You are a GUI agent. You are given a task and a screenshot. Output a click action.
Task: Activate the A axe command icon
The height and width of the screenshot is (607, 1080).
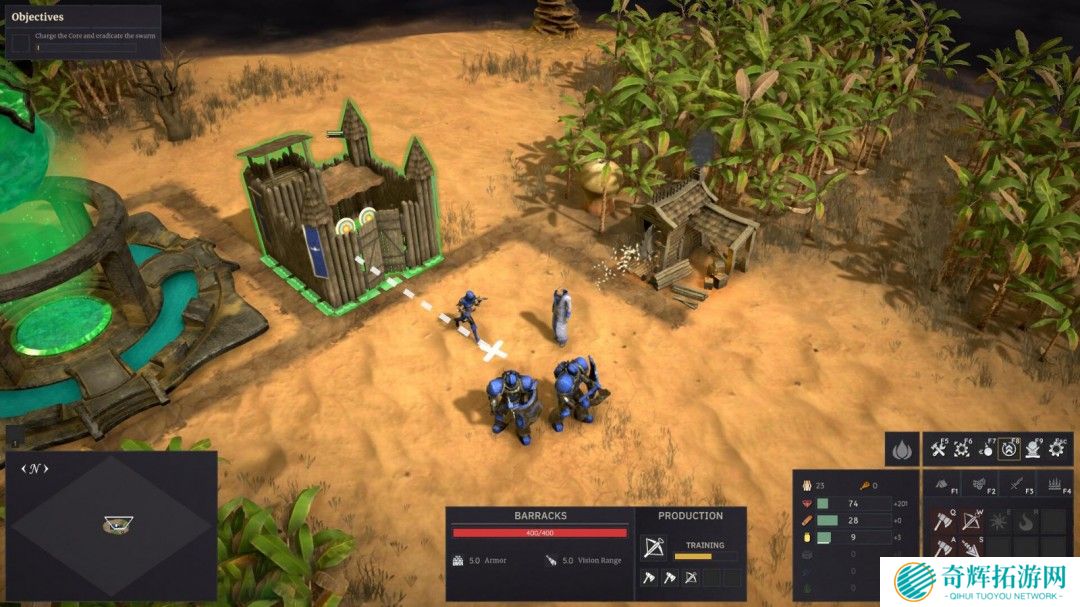pos(943,547)
